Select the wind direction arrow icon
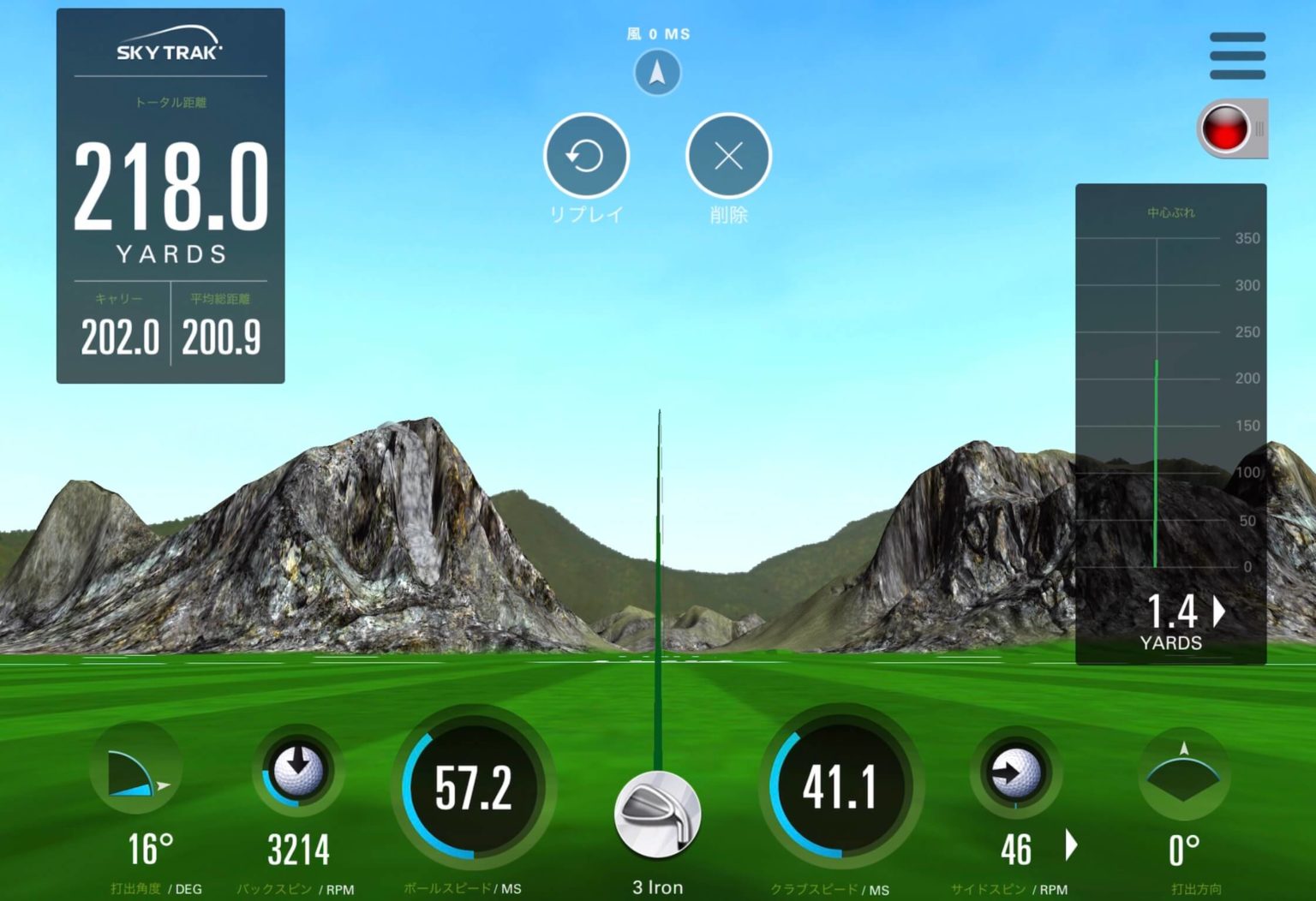 point(657,73)
